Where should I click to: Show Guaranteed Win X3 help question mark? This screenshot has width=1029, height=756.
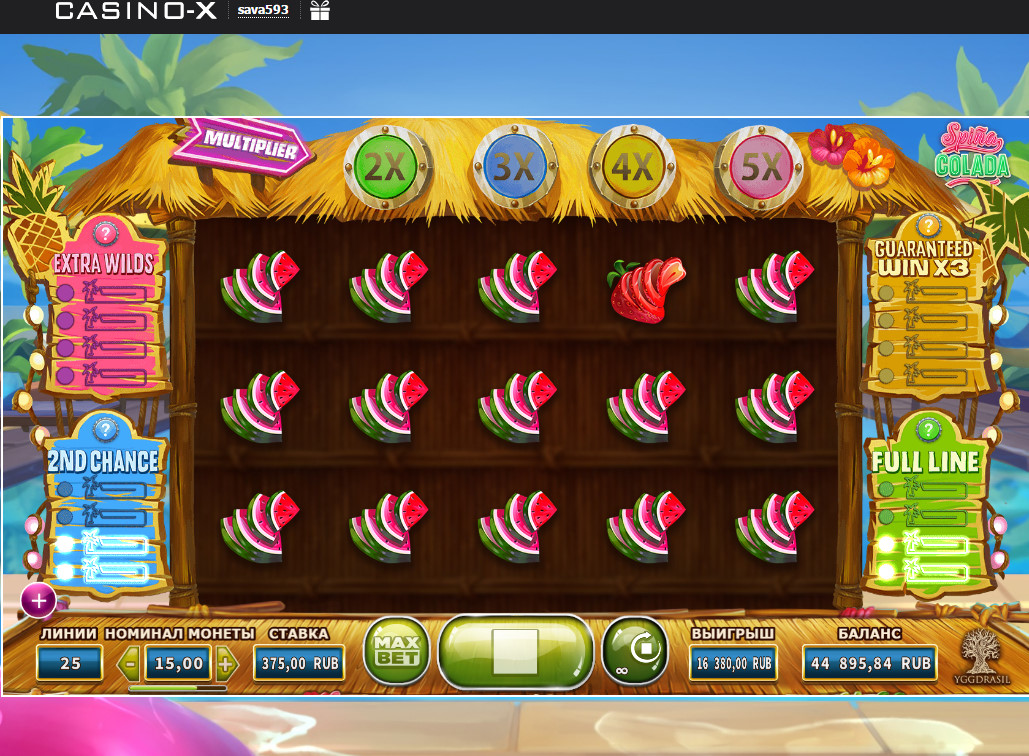[928, 225]
